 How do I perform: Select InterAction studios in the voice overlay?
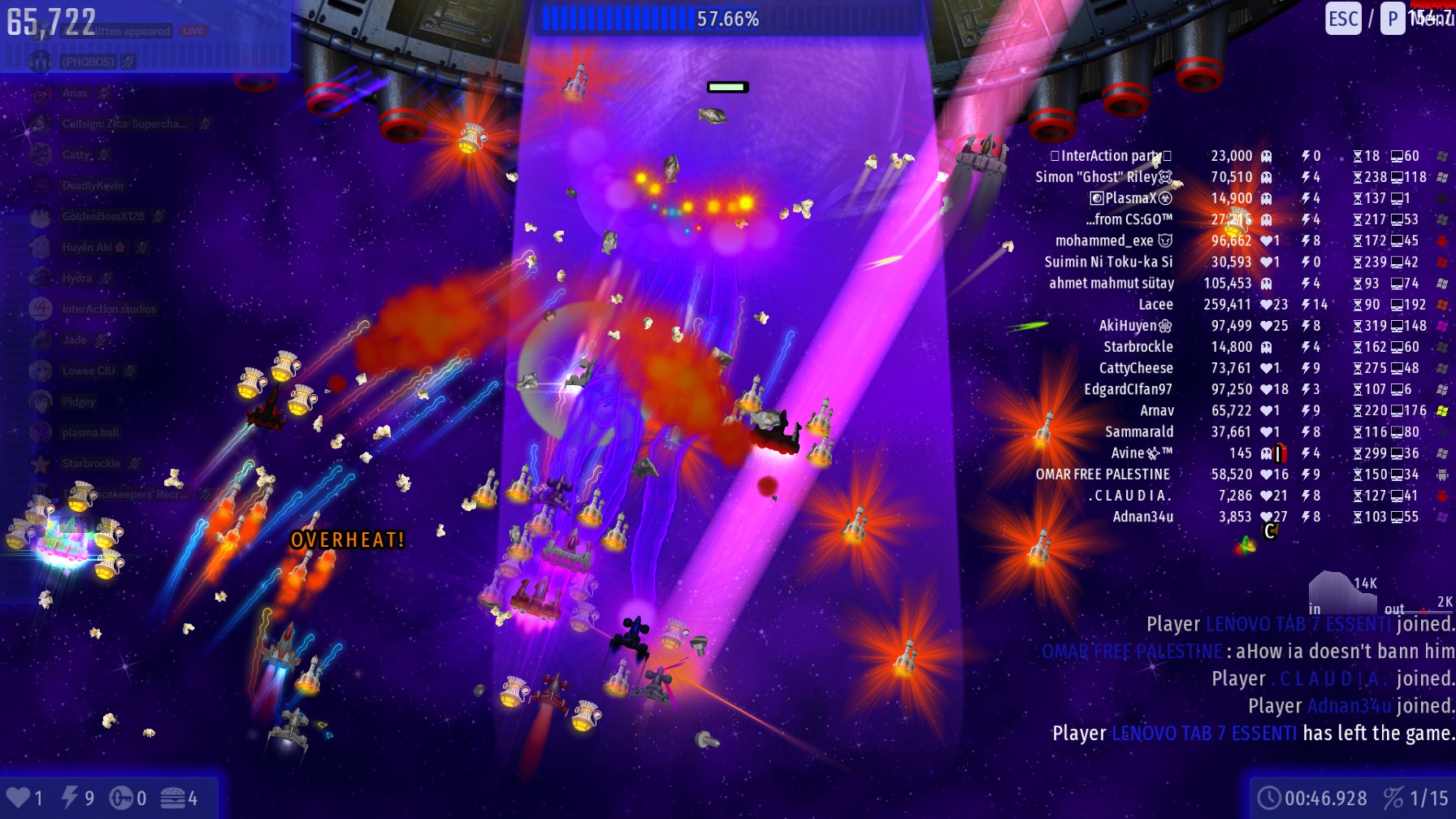pyautogui.click(x=109, y=310)
